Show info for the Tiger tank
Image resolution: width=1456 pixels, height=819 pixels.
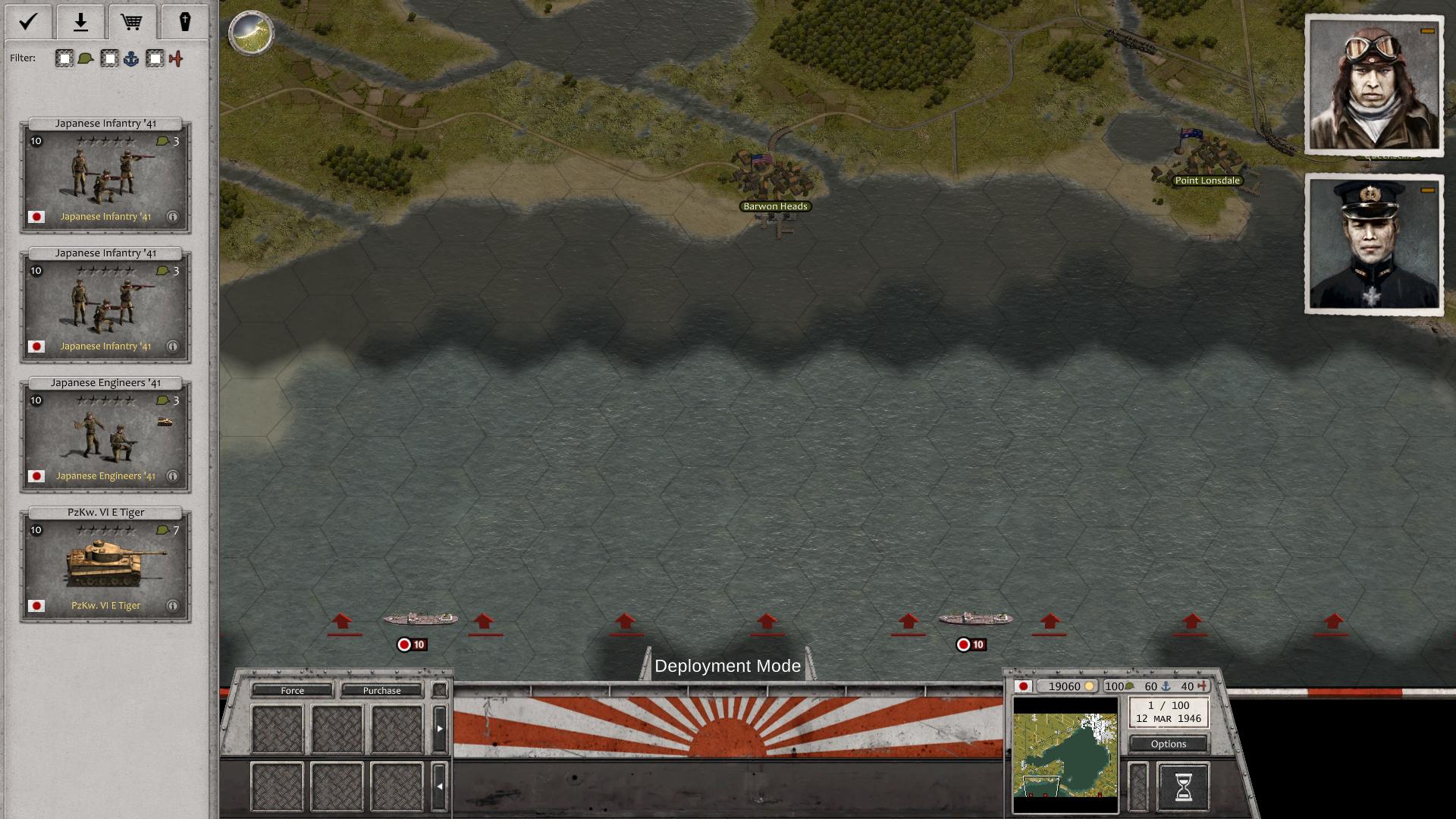173,606
